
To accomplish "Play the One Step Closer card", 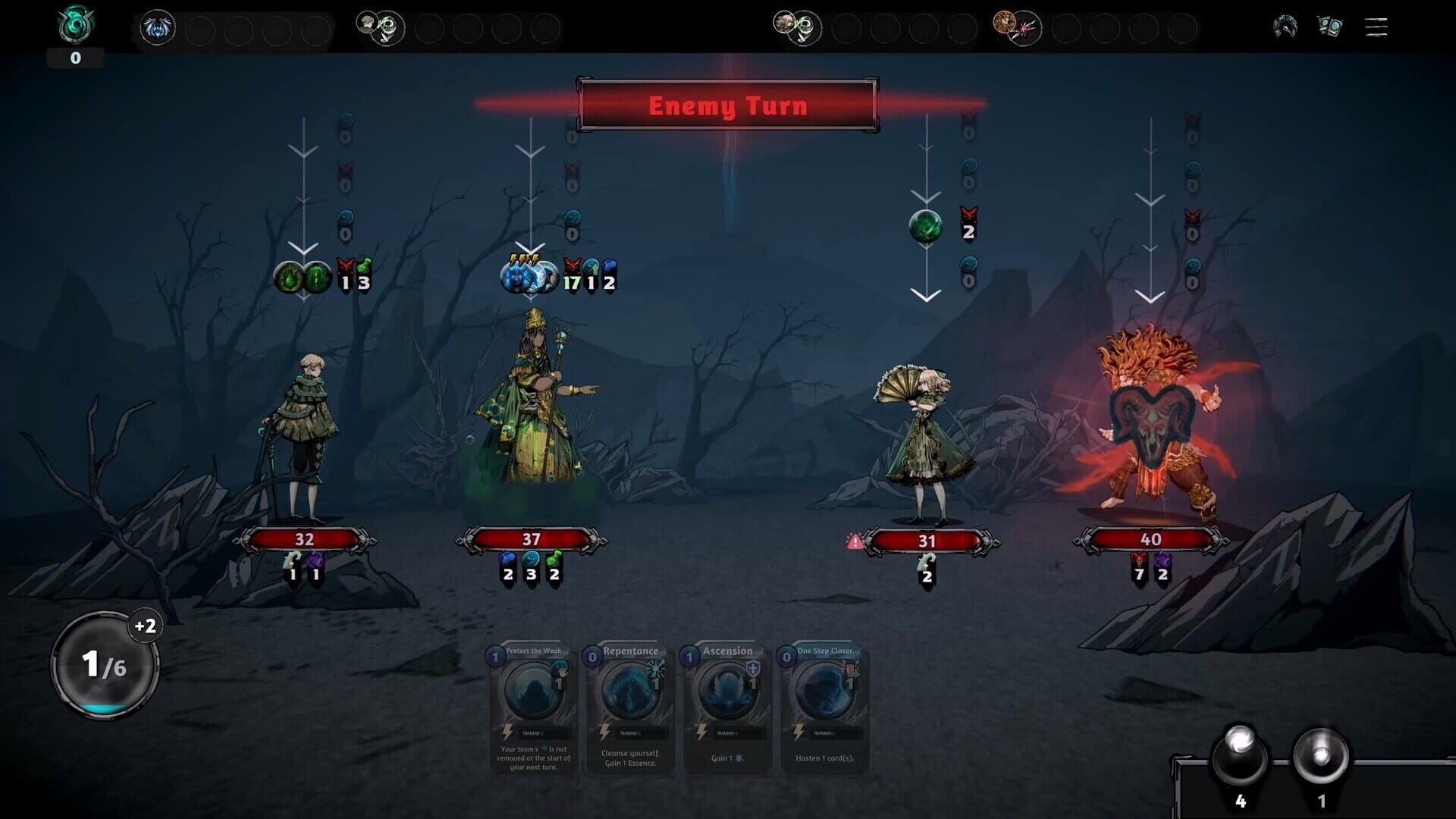I will point(825,713).
